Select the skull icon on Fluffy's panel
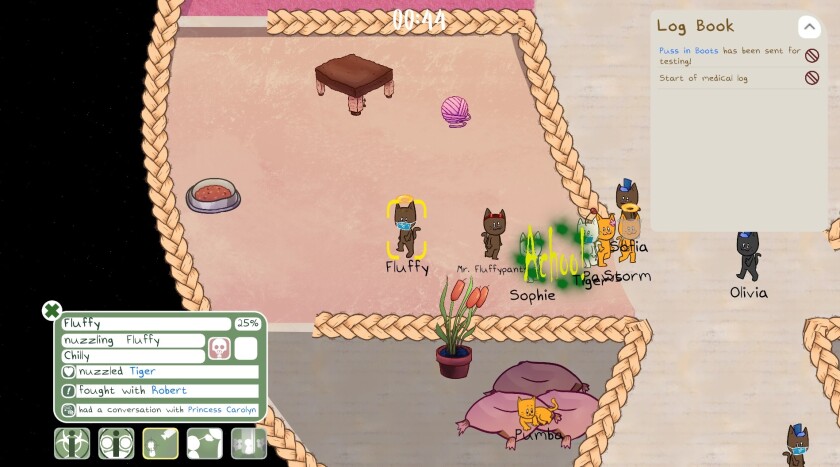Screen dimensions: 840x467 click(x=219, y=347)
